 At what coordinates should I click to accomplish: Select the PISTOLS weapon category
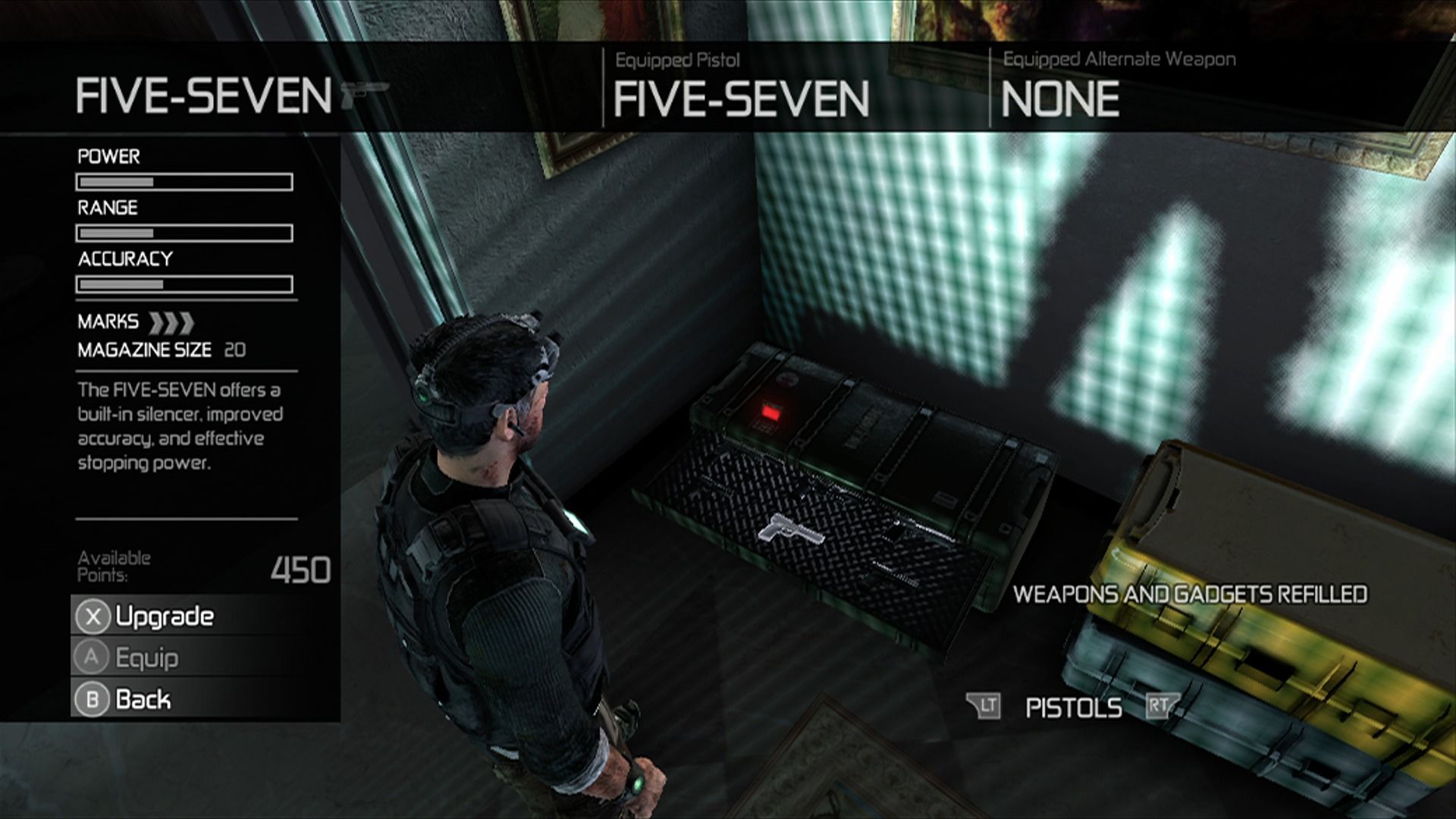click(x=1073, y=708)
